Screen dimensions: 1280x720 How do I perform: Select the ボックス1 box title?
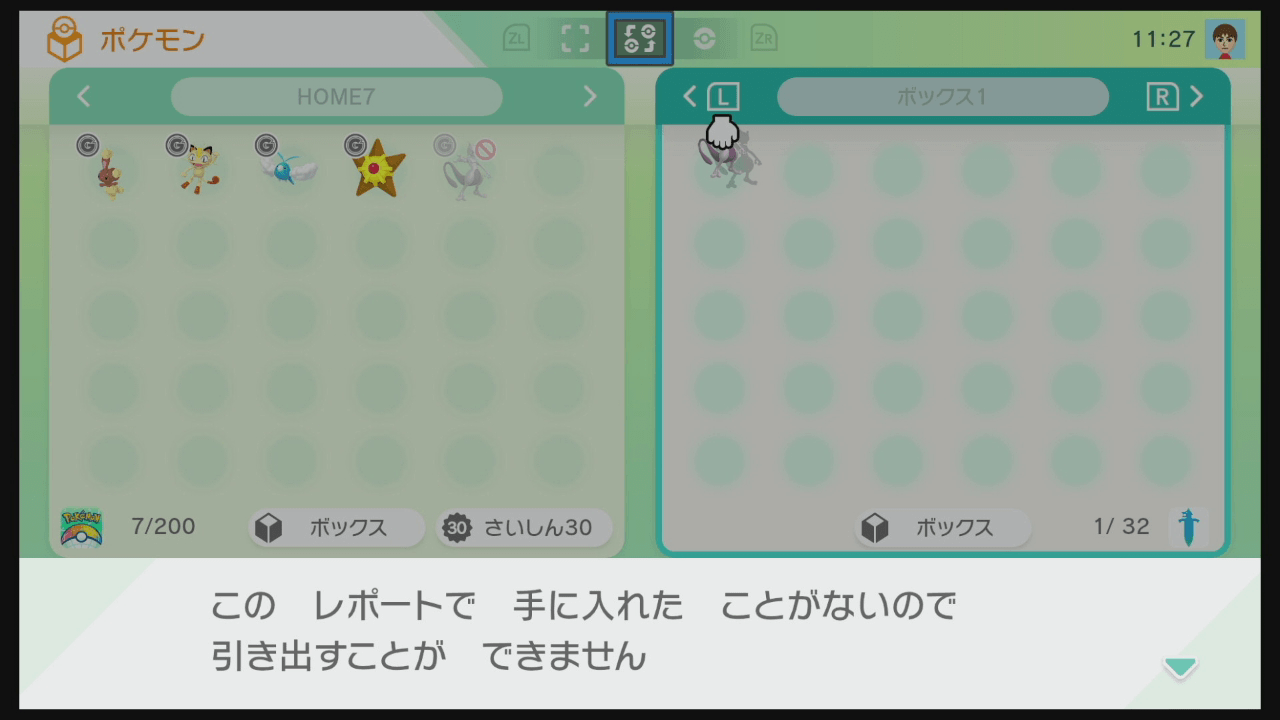point(942,96)
